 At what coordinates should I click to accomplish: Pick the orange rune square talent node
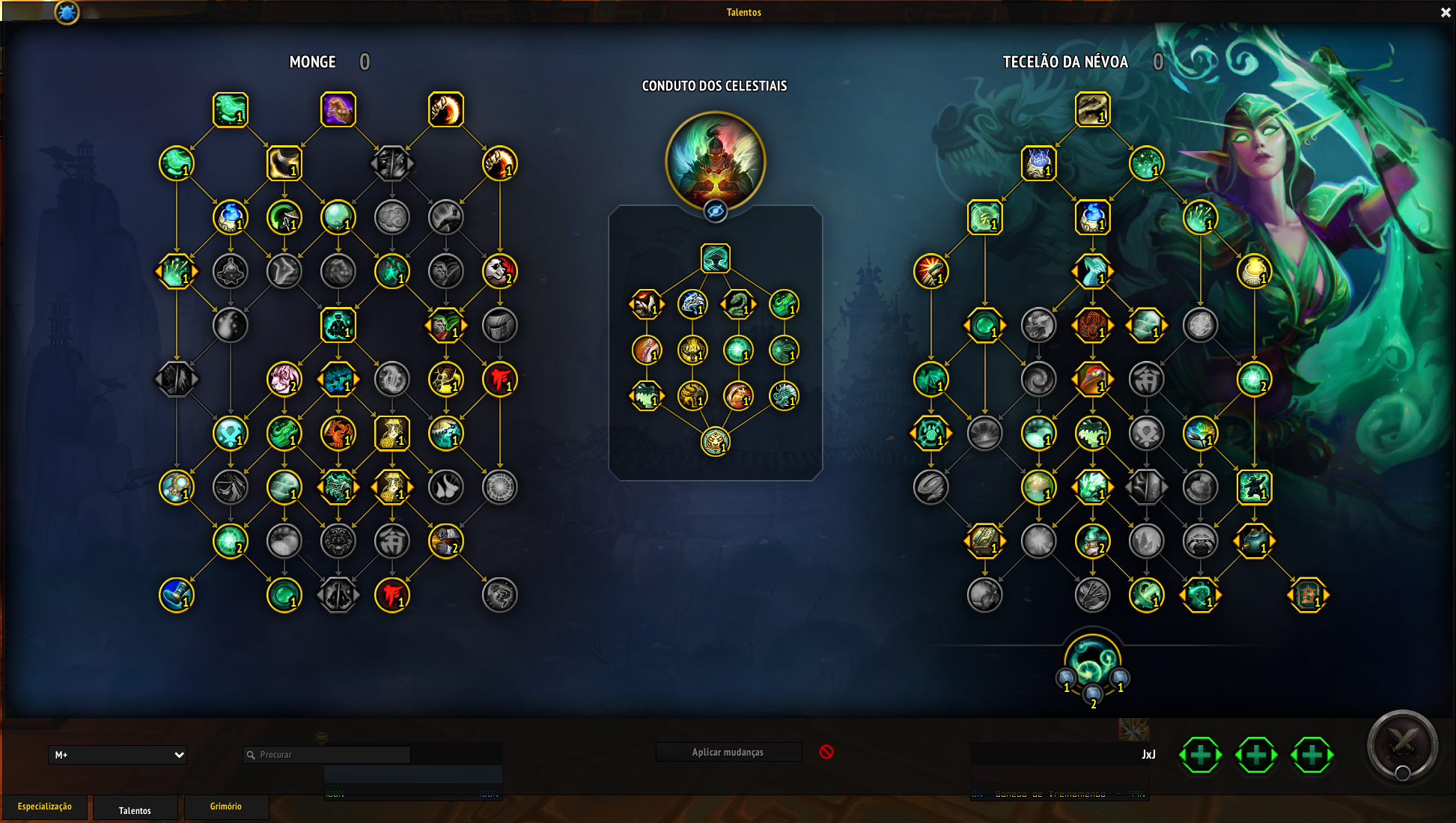[1308, 595]
